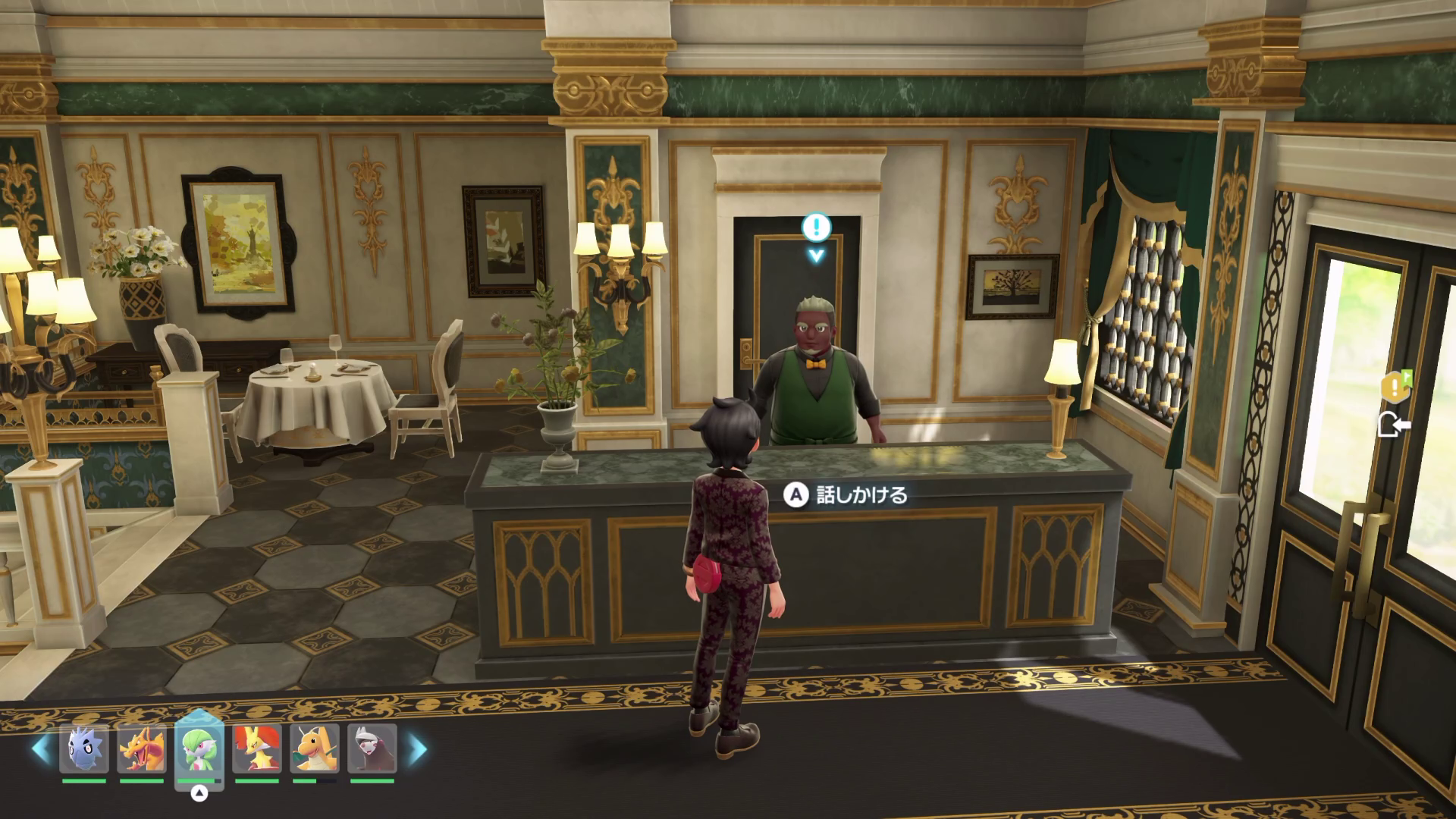Pick Dragonite from the party bar
The image size is (1456, 819).
coord(314,748)
